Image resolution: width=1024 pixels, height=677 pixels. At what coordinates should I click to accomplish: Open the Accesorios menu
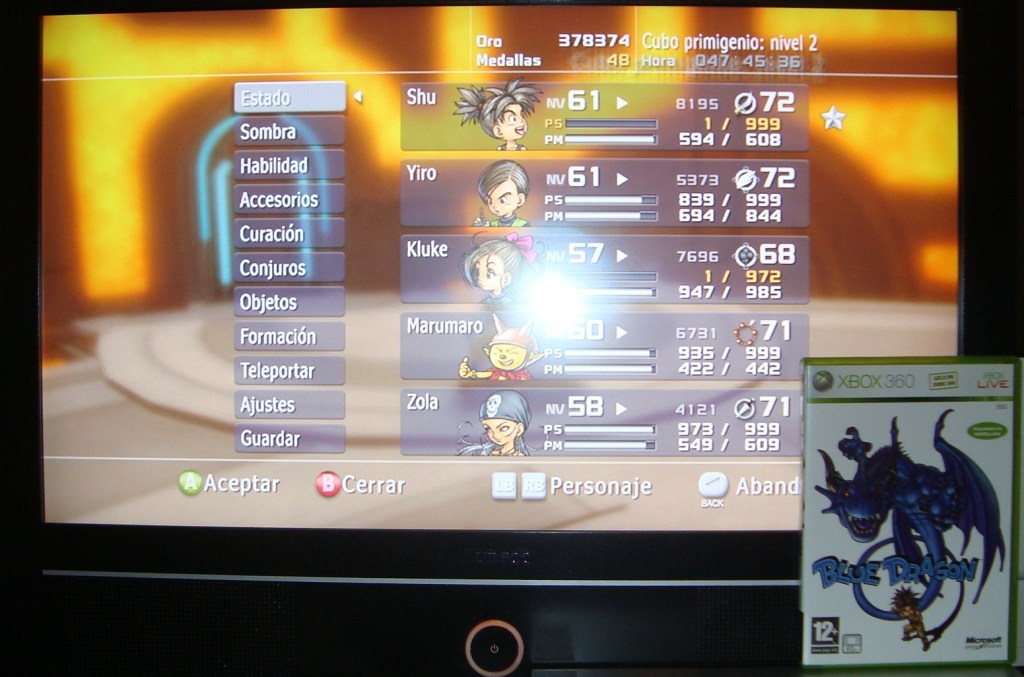[x=289, y=200]
